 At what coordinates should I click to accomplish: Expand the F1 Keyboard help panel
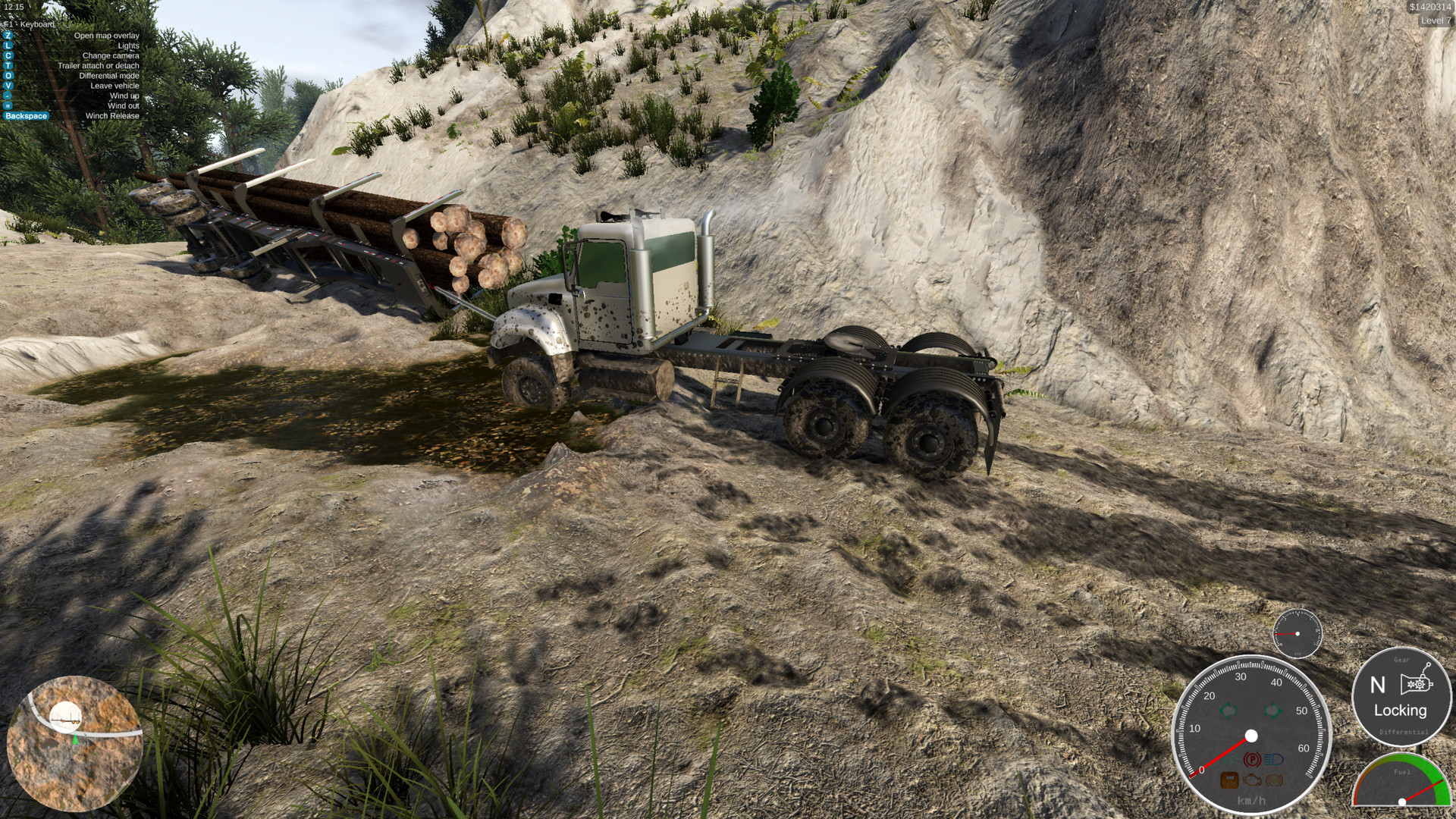29,24
